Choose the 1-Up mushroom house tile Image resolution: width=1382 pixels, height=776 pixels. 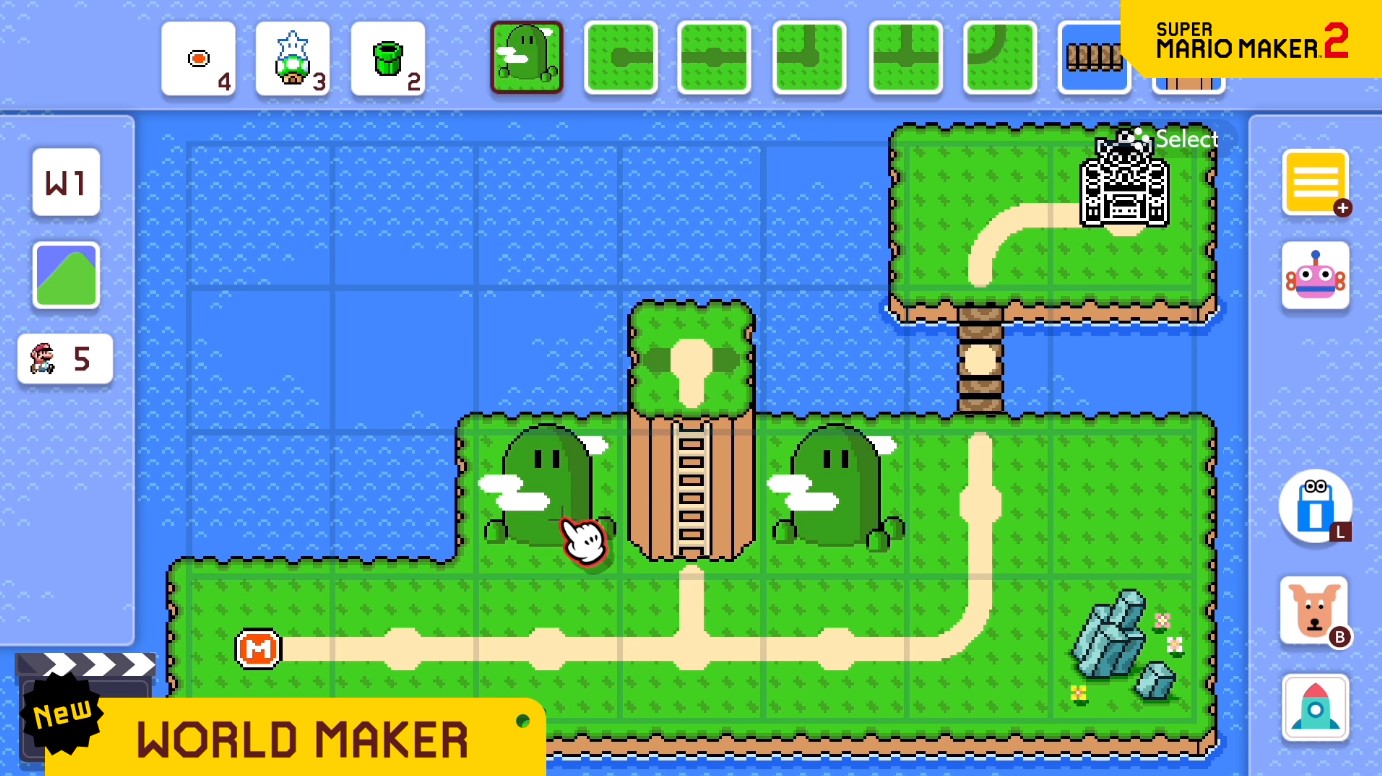[x=292, y=59]
